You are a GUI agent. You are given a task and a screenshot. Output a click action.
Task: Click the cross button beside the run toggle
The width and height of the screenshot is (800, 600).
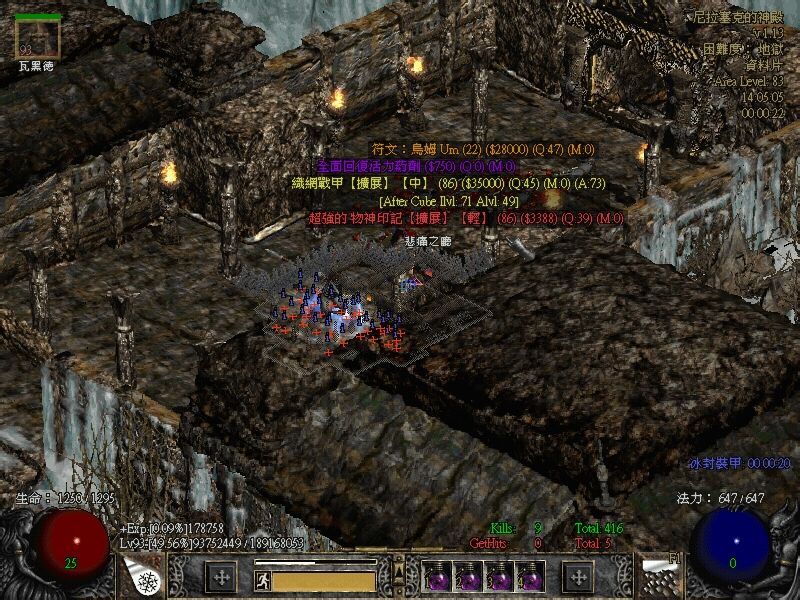coord(221,577)
